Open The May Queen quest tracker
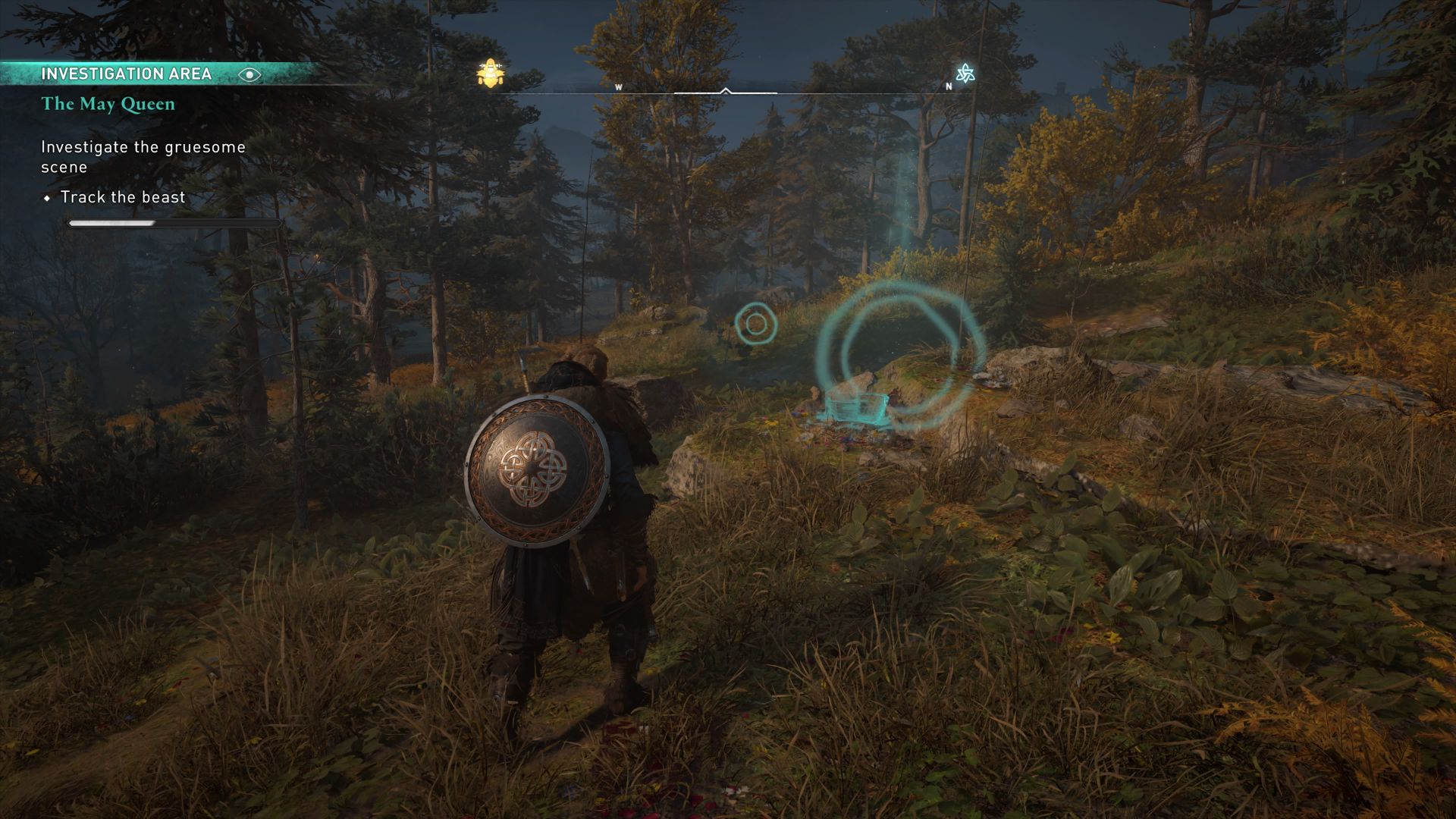Screen dimensions: 1456x819 click(x=108, y=104)
